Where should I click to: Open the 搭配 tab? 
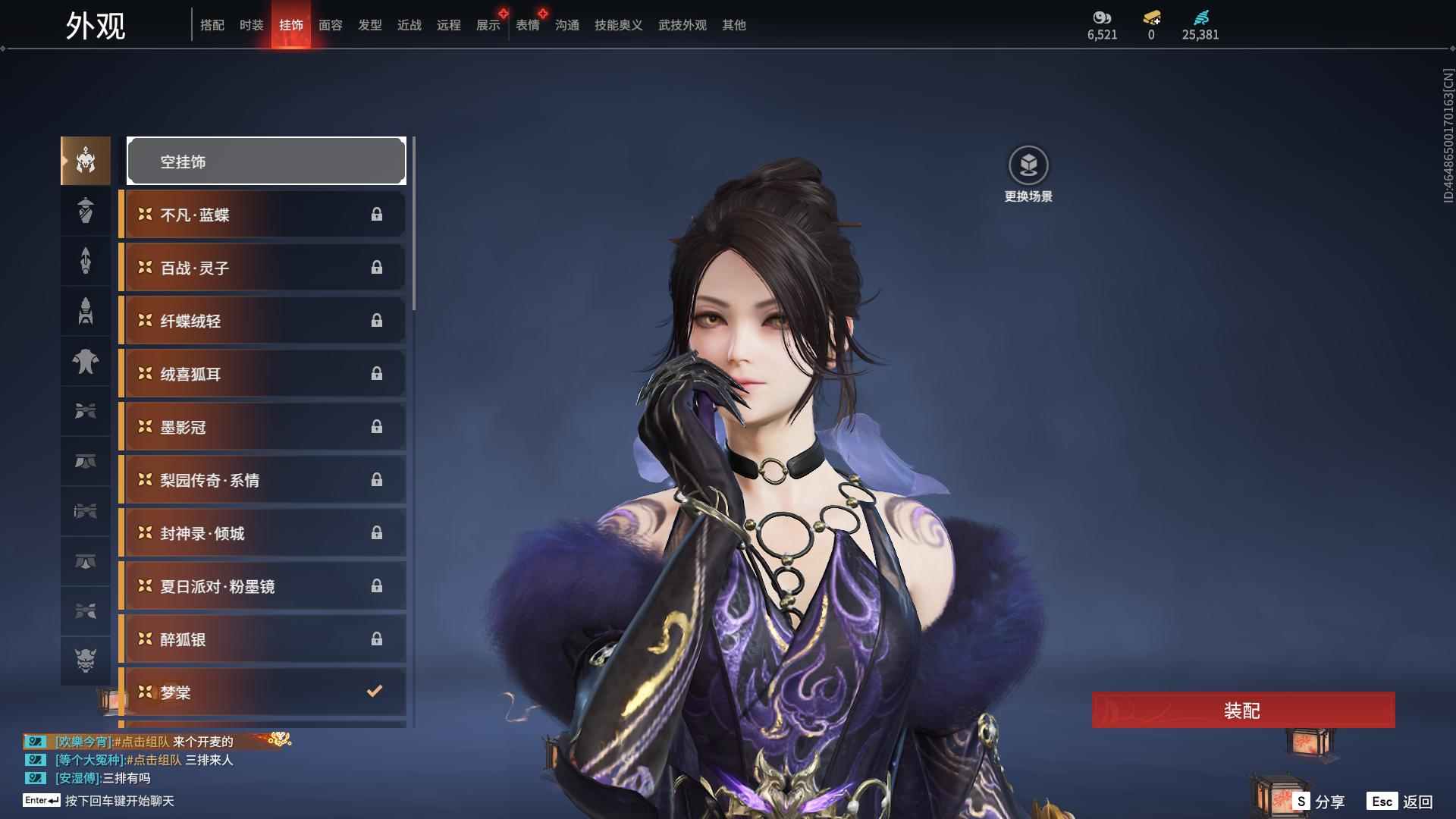(212, 25)
